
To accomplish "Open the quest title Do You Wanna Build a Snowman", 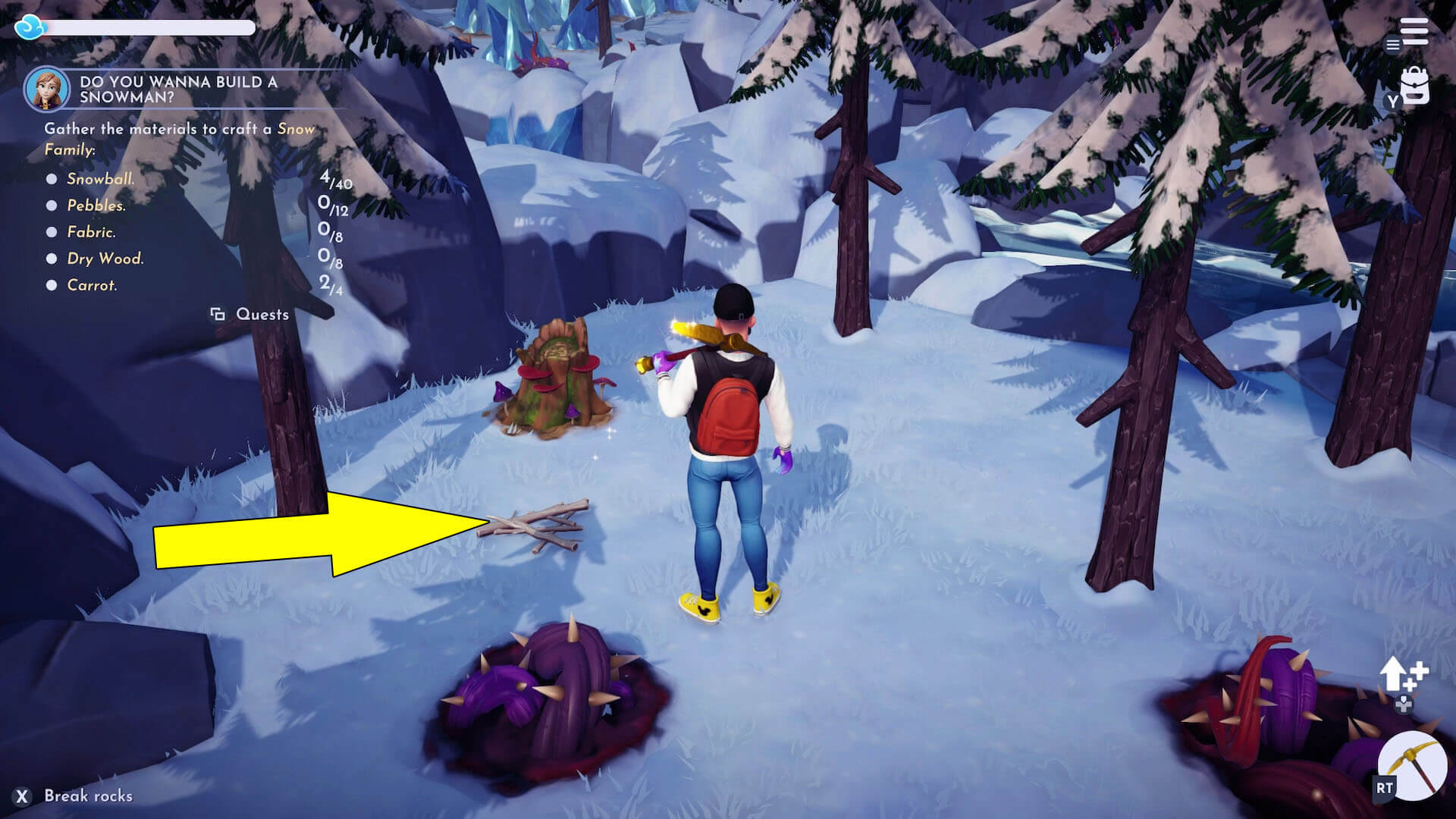I will coord(178,89).
